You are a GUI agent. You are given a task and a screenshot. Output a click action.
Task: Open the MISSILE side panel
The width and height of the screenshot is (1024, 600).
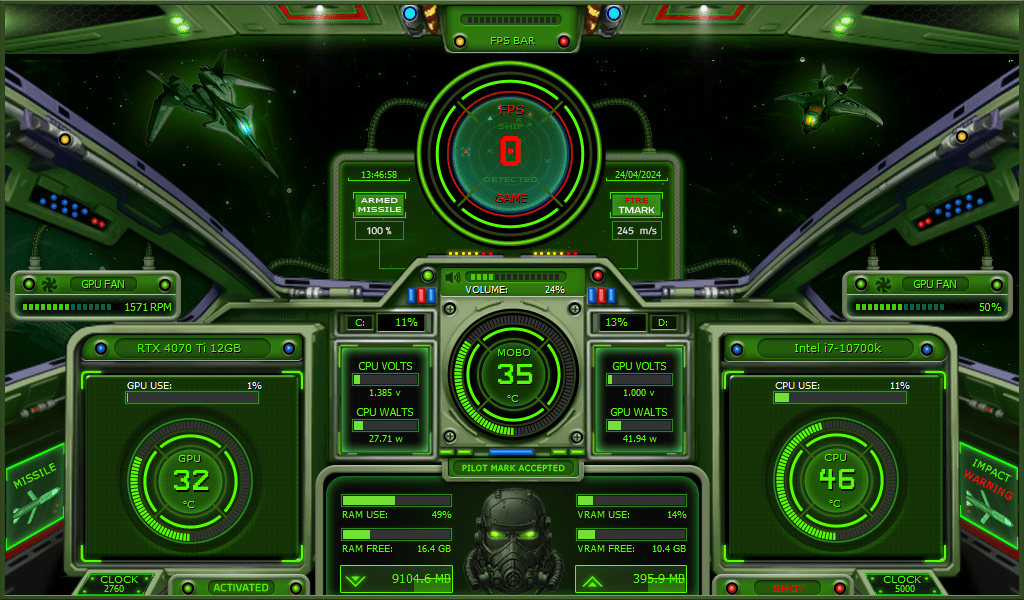[35, 493]
